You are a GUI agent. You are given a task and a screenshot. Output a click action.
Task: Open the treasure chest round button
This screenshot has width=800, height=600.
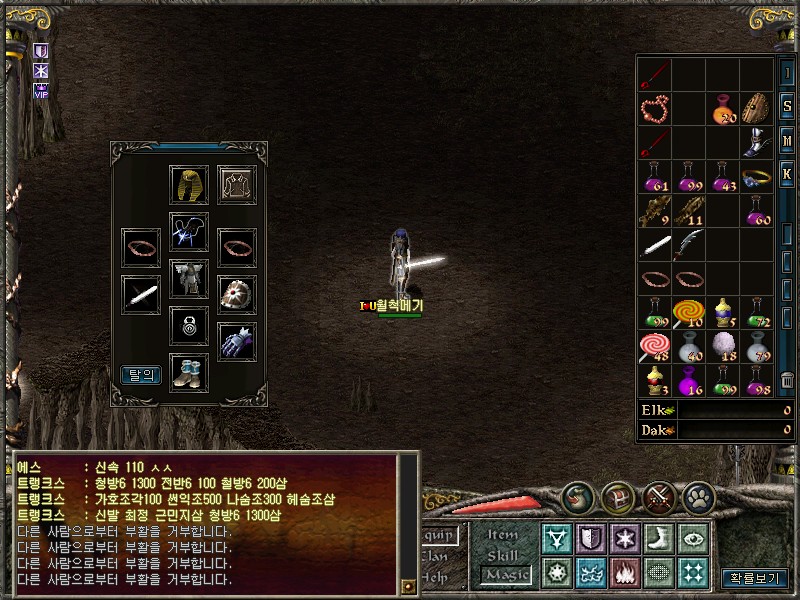(x=617, y=497)
